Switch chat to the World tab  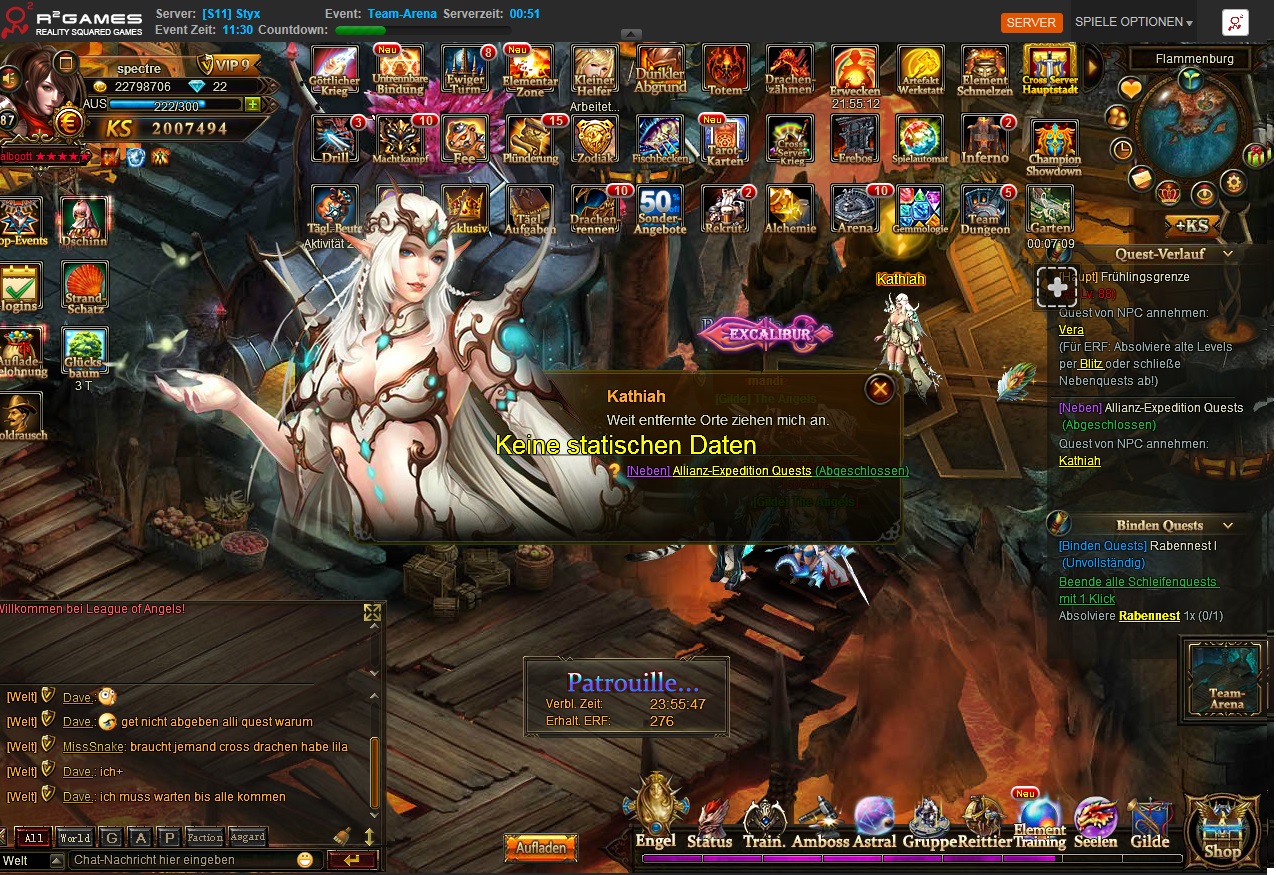[74, 838]
